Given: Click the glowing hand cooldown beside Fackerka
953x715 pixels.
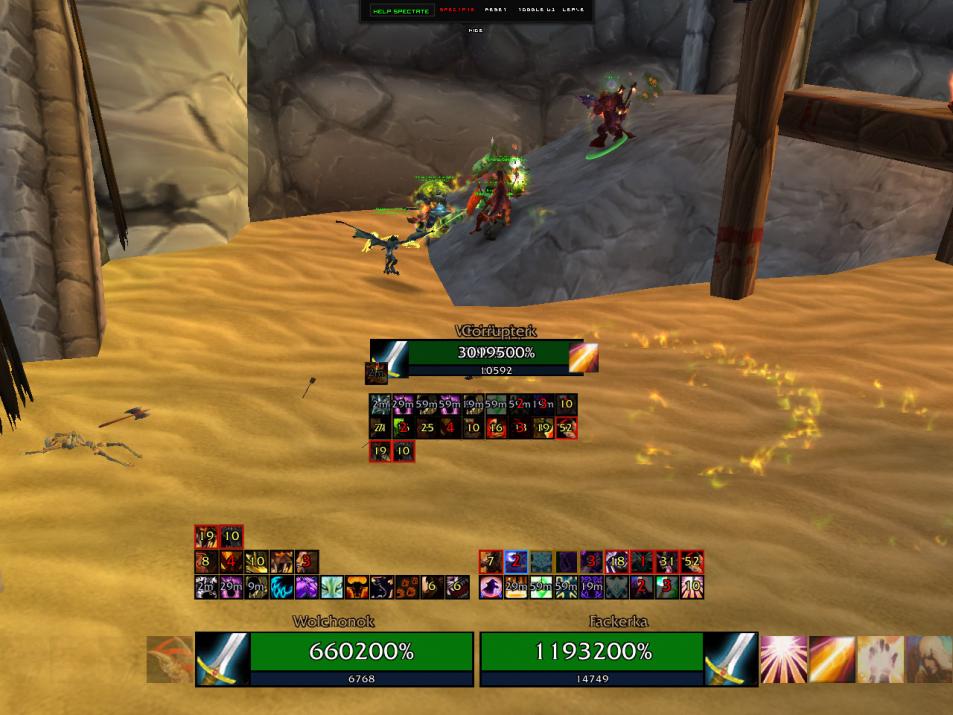Looking at the screenshot, I should [880, 659].
